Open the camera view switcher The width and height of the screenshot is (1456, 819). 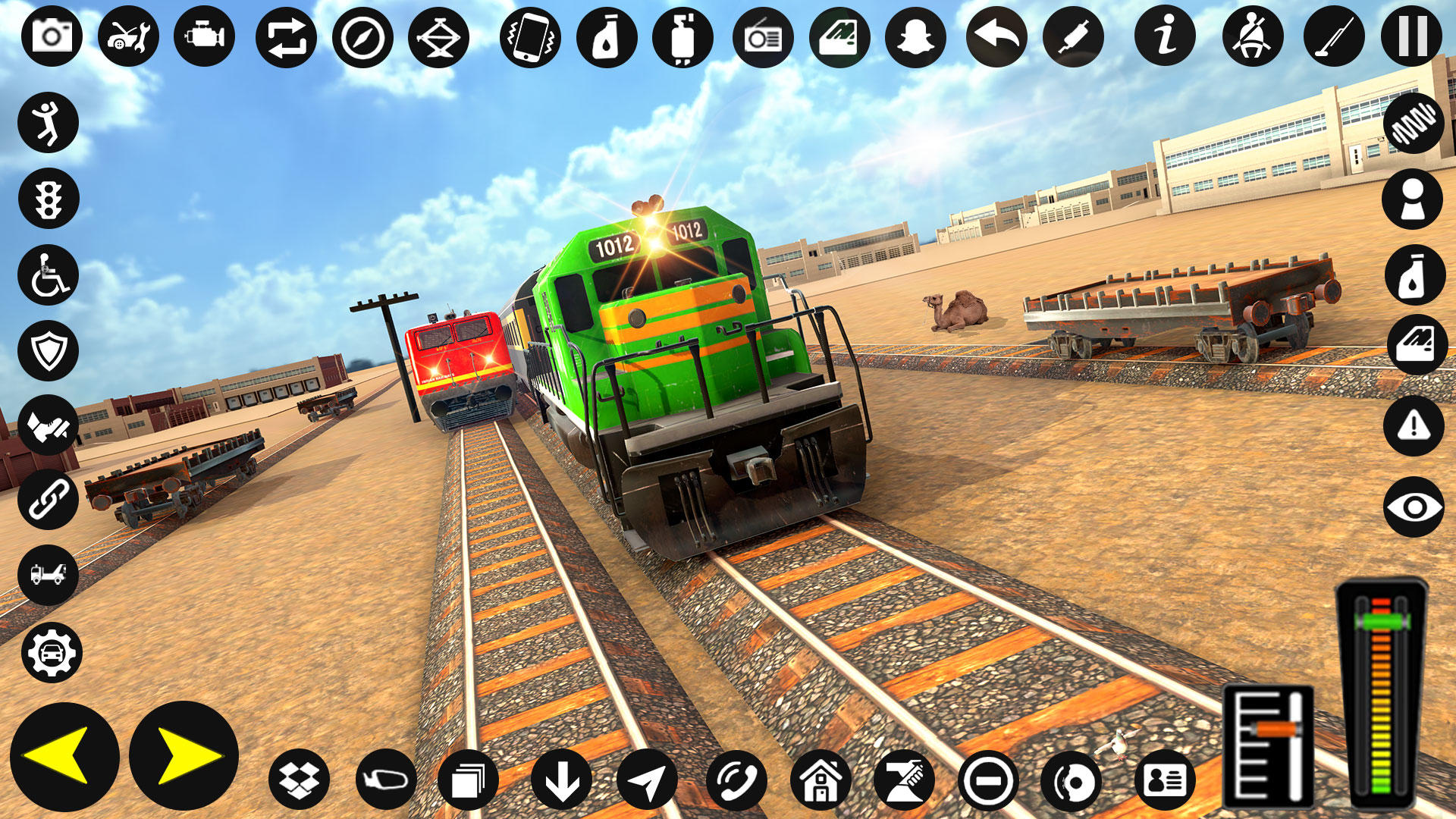tap(50, 36)
